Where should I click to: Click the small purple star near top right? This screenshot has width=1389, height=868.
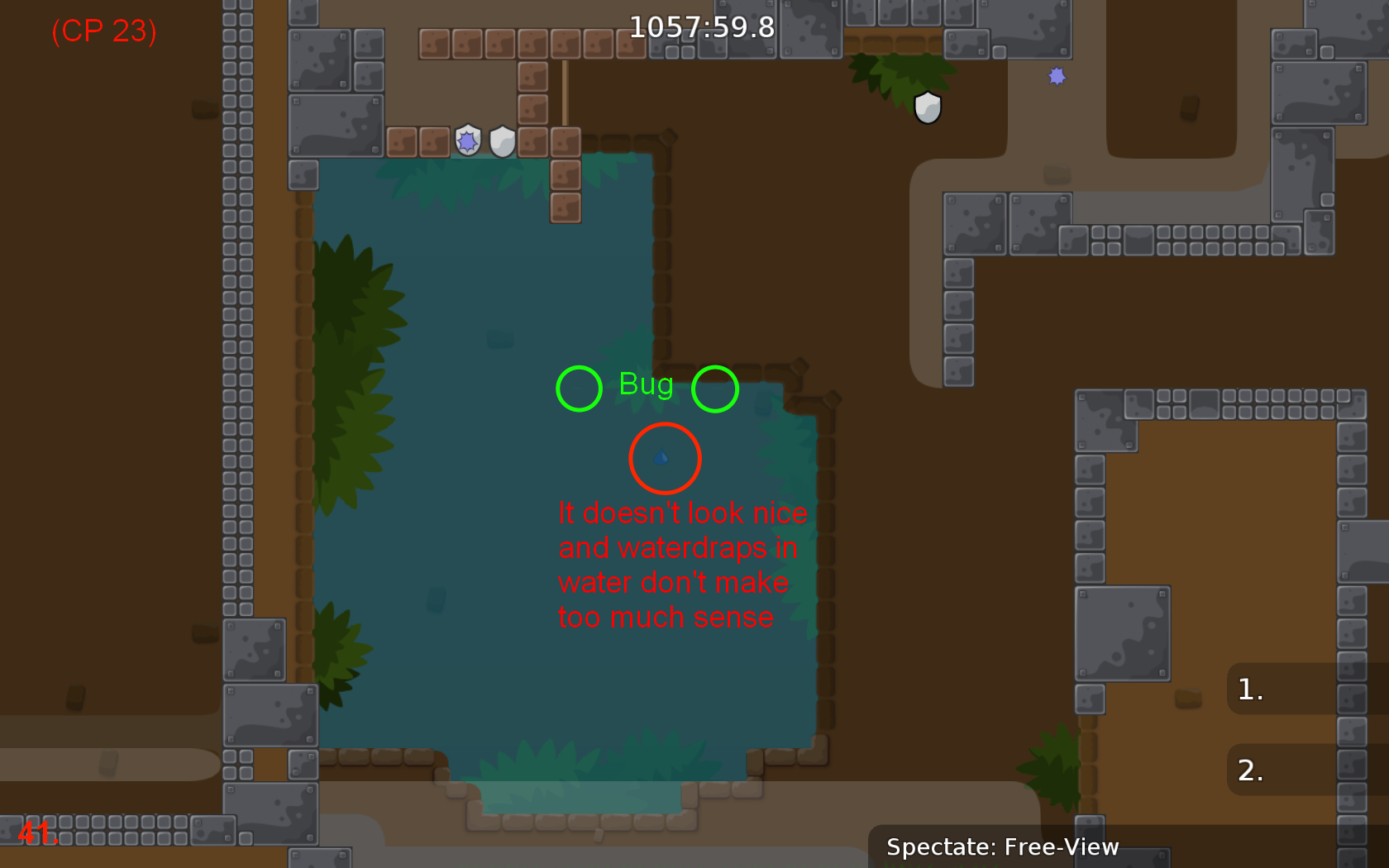pos(1057,77)
